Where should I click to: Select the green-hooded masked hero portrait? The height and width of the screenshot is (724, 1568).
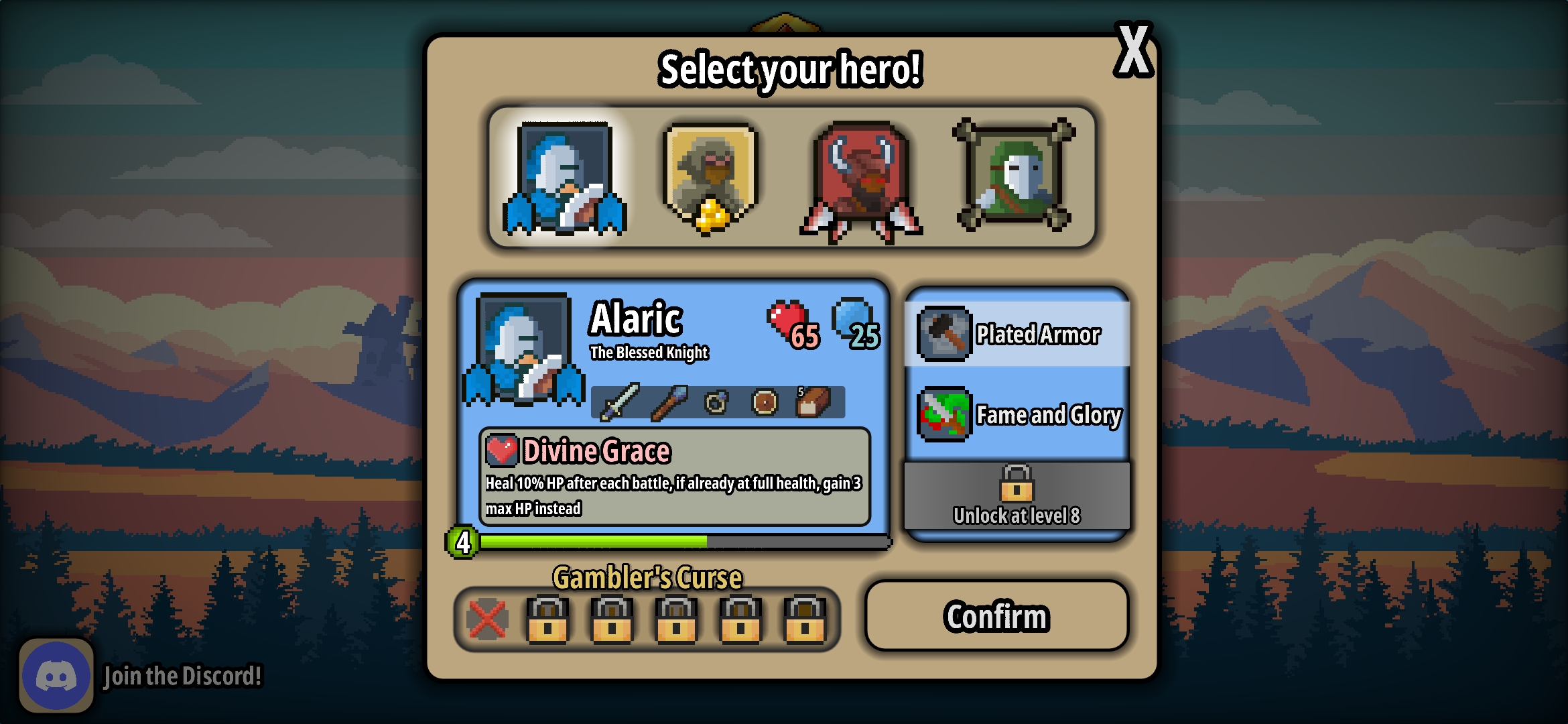click(1014, 176)
